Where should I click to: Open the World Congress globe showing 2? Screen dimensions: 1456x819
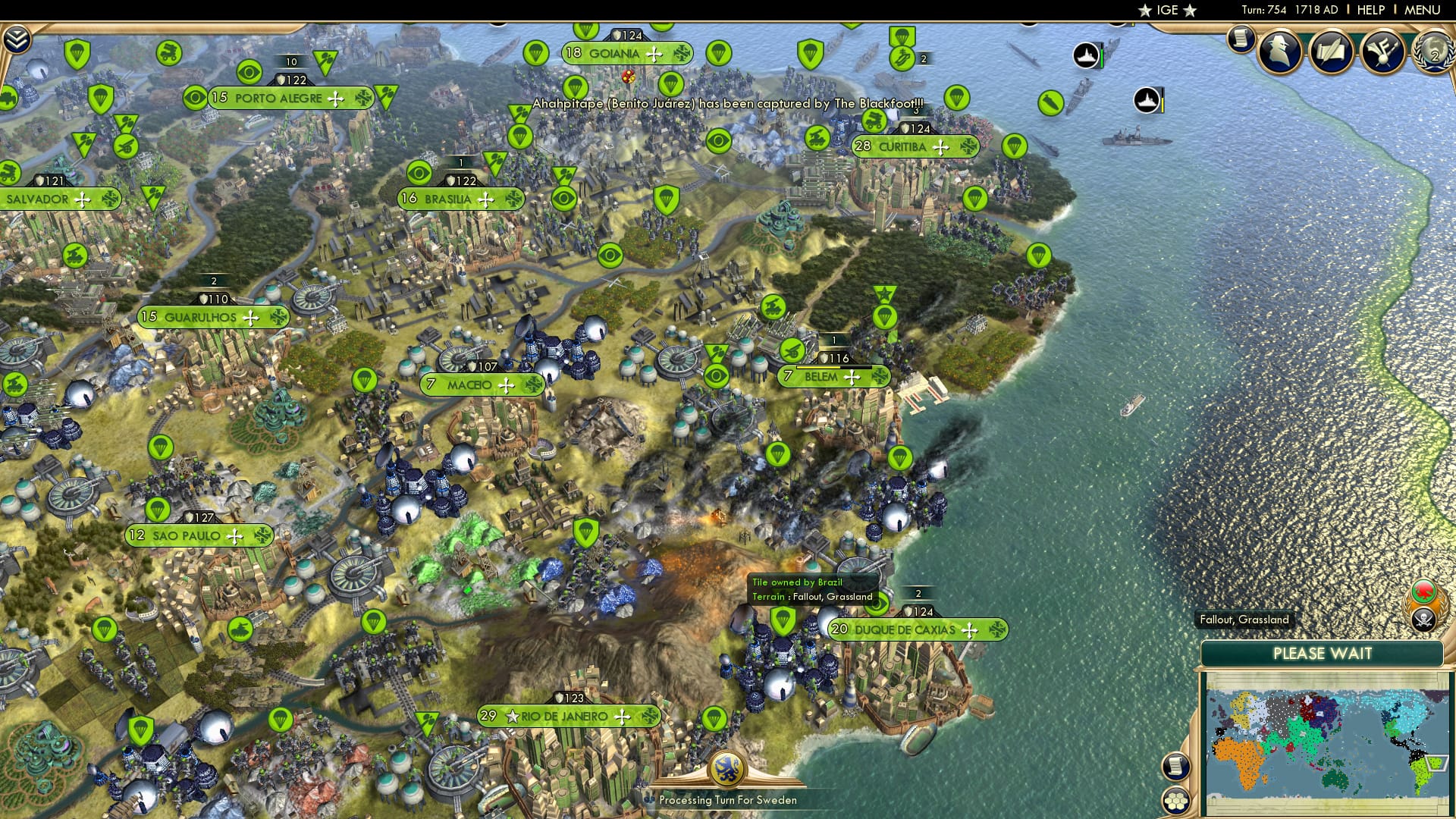pos(1435,52)
